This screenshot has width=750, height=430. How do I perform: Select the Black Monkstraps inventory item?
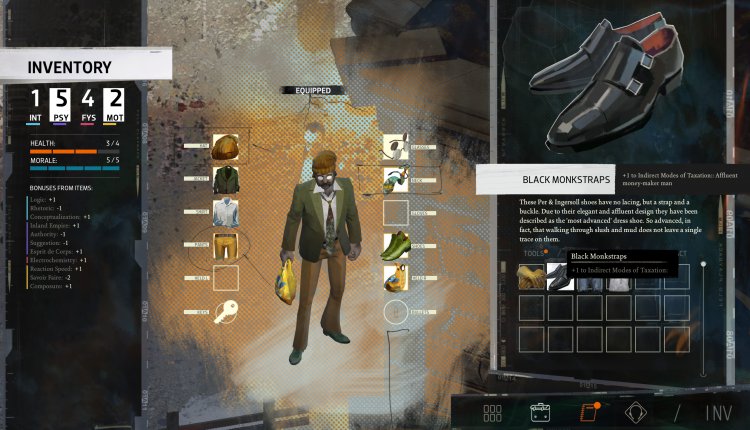coord(560,277)
